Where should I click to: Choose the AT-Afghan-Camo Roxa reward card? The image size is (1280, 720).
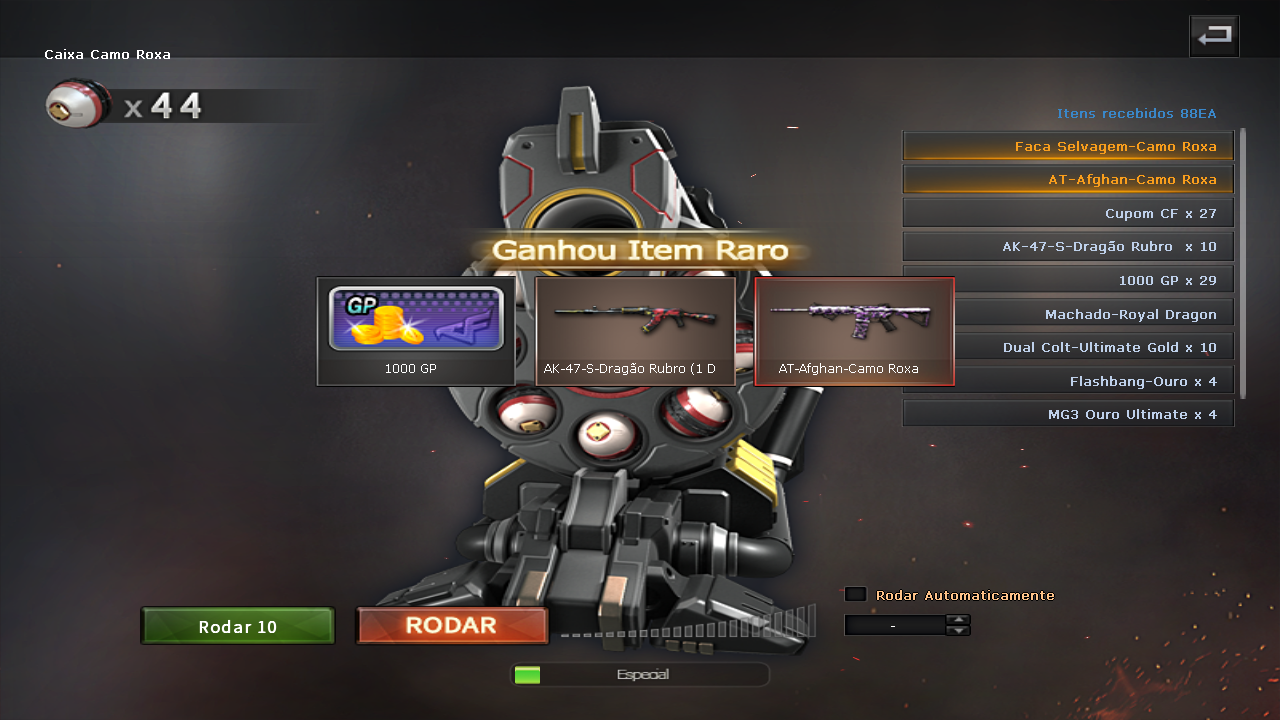[854, 331]
